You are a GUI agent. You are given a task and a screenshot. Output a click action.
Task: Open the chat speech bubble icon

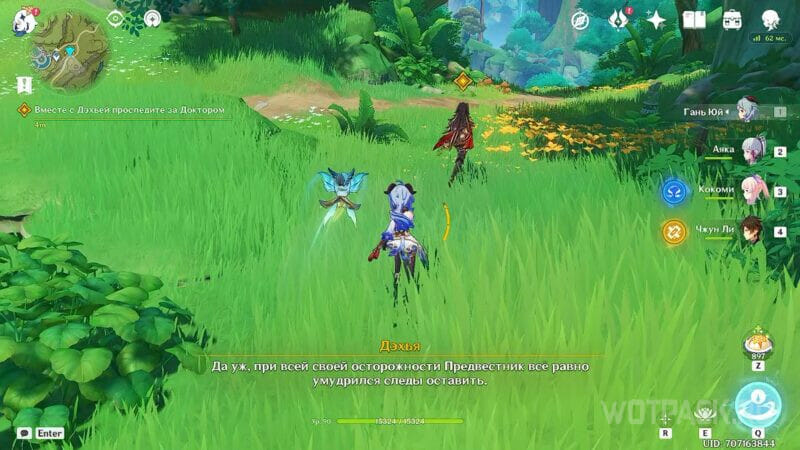pos(20,433)
